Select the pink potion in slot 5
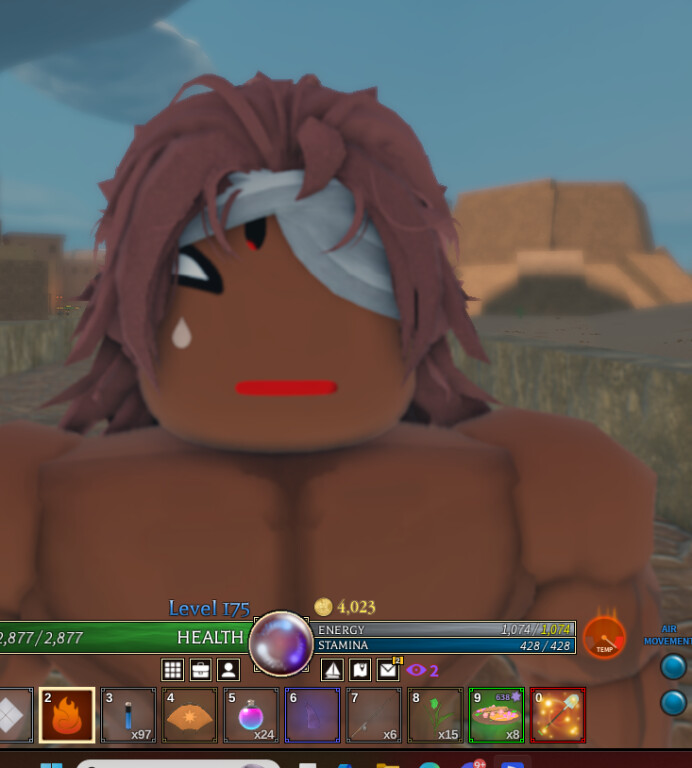Screen dimensions: 692x768 pyautogui.click(x=251, y=715)
